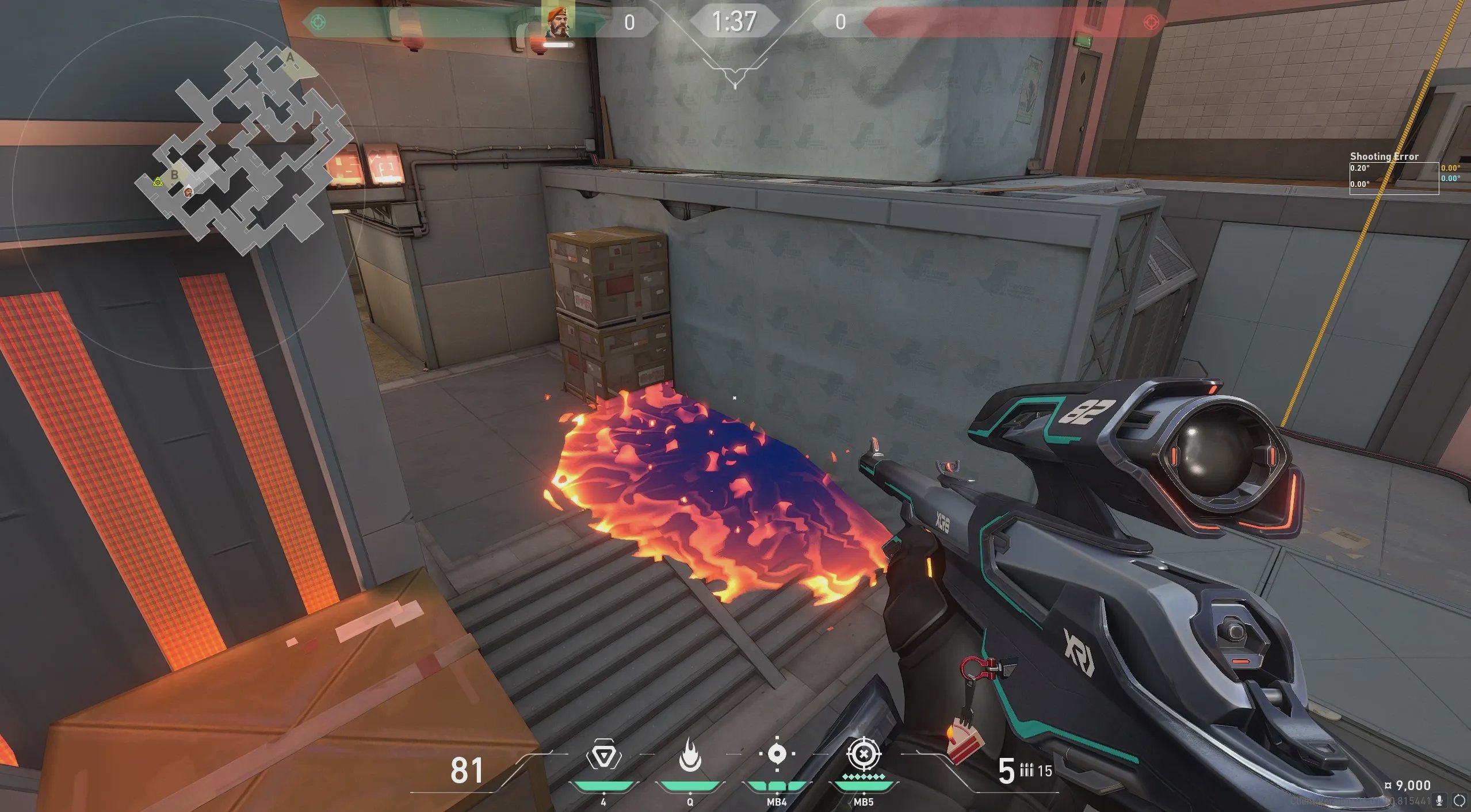This screenshot has width=1471, height=812.
Task: Open the Shooting Error graph panel
Action: click(x=1394, y=178)
